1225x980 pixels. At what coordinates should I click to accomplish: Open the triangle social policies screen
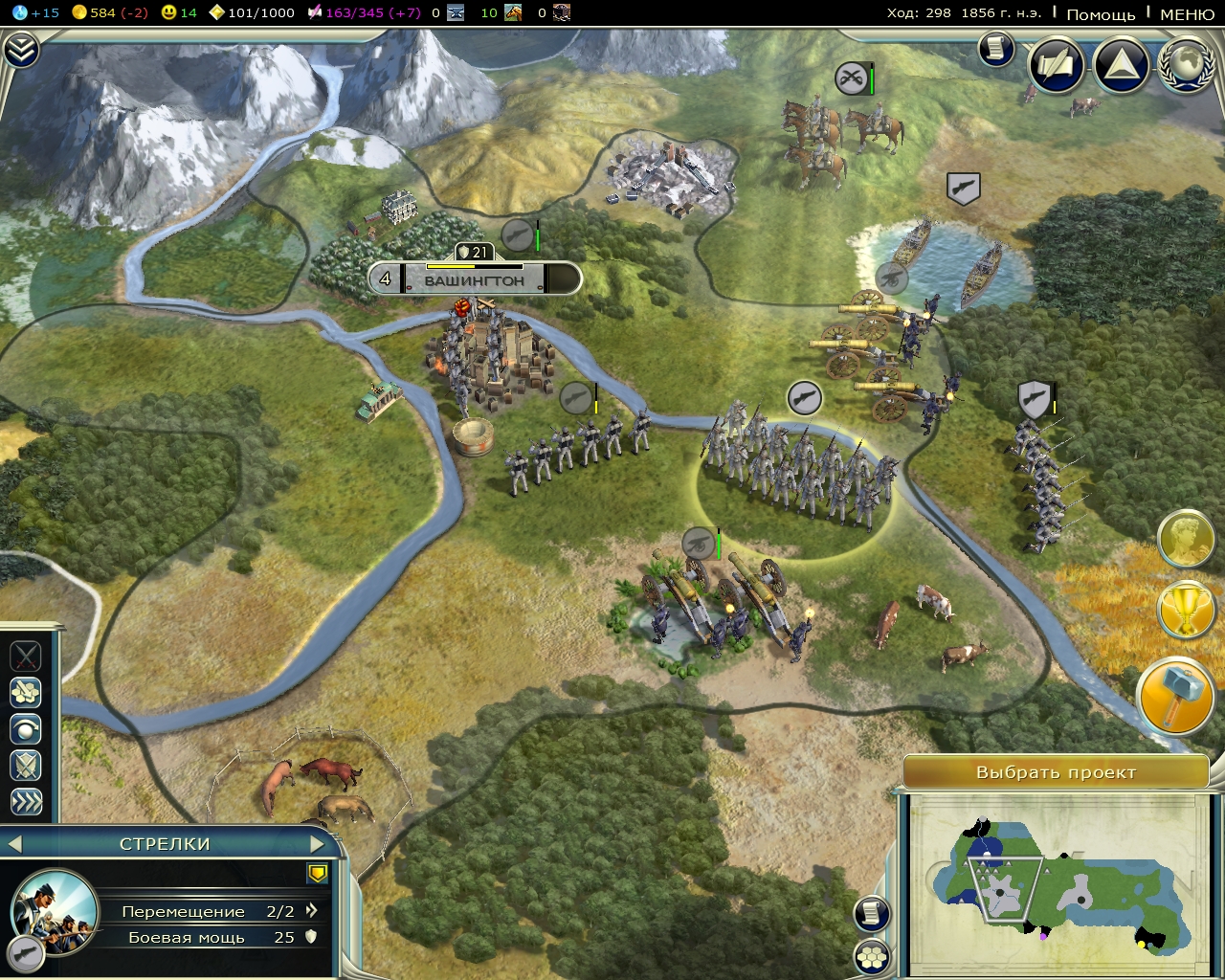1122,65
